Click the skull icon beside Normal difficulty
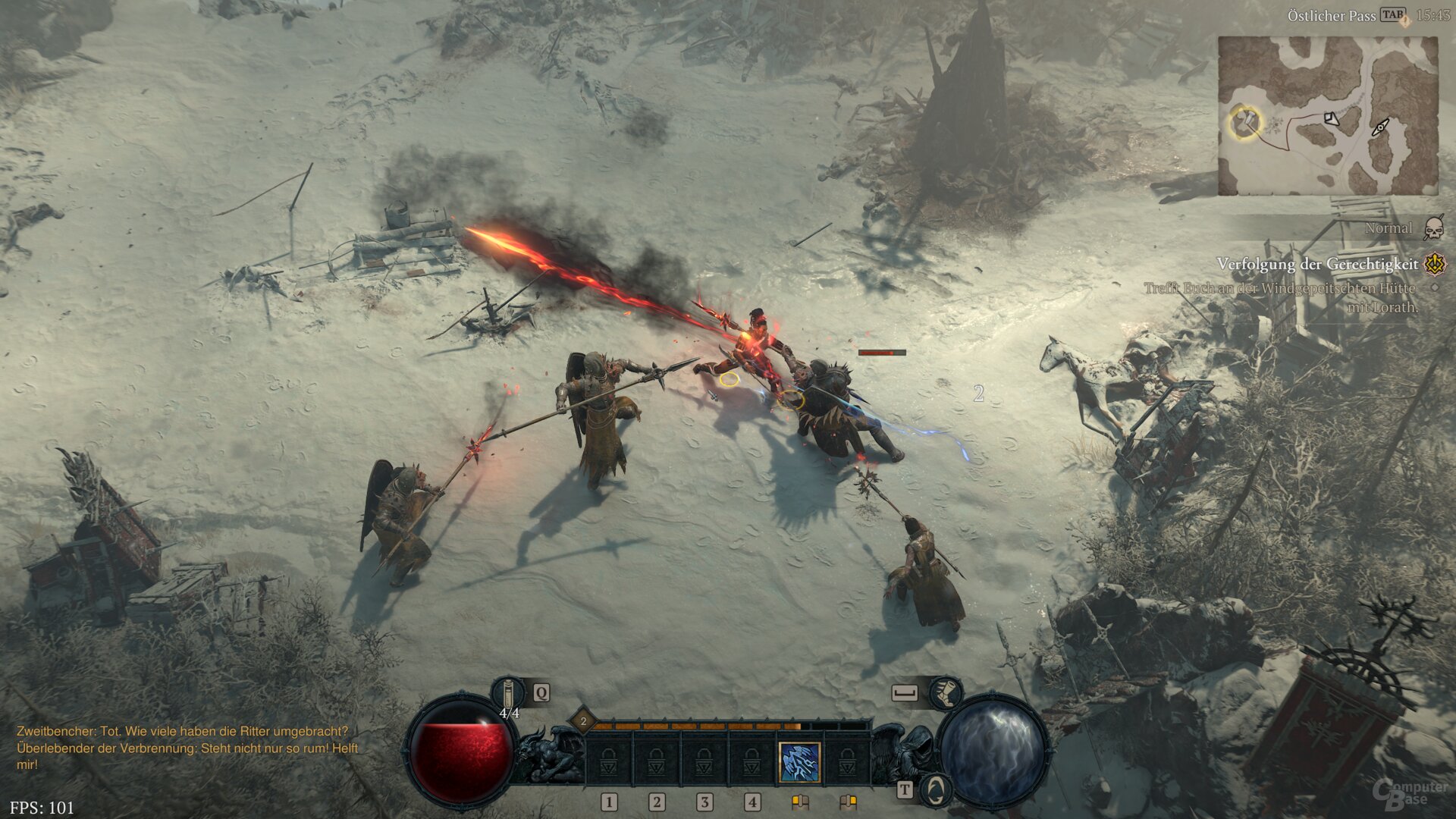The height and width of the screenshot is (819, 1456). (x=1433, y=228)
